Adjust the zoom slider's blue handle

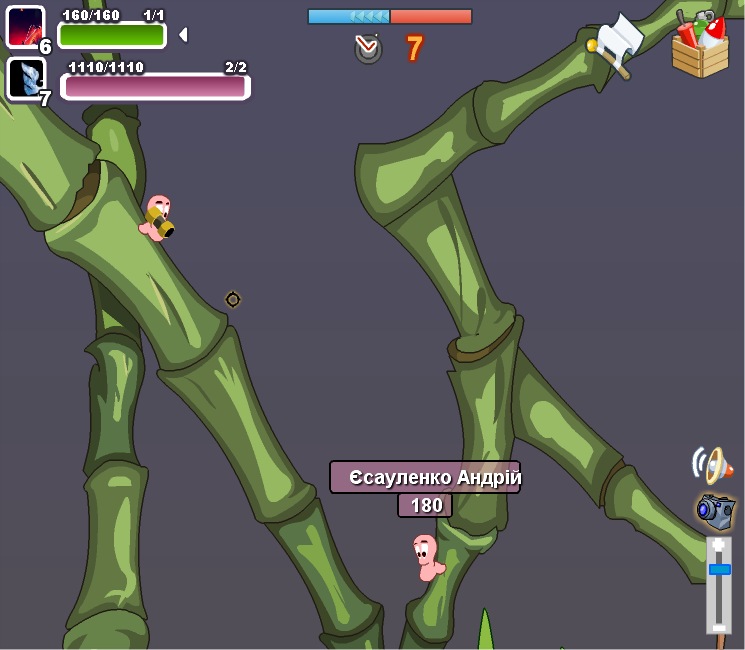[x=719, y=569]
